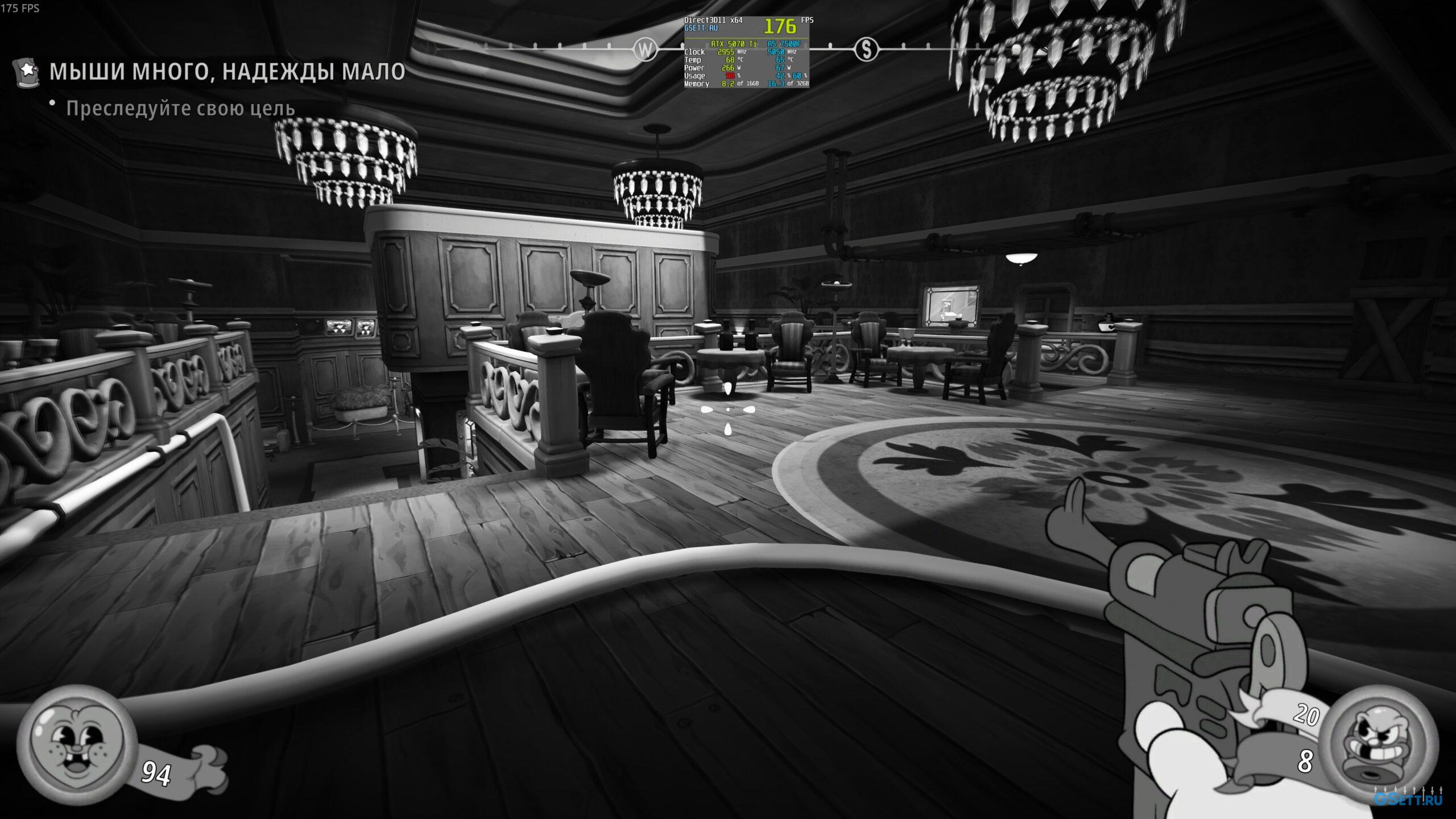1456x819 pixels.
Task: Click the W compass marker
Action: pyautogui.click(x=645, y=50)
